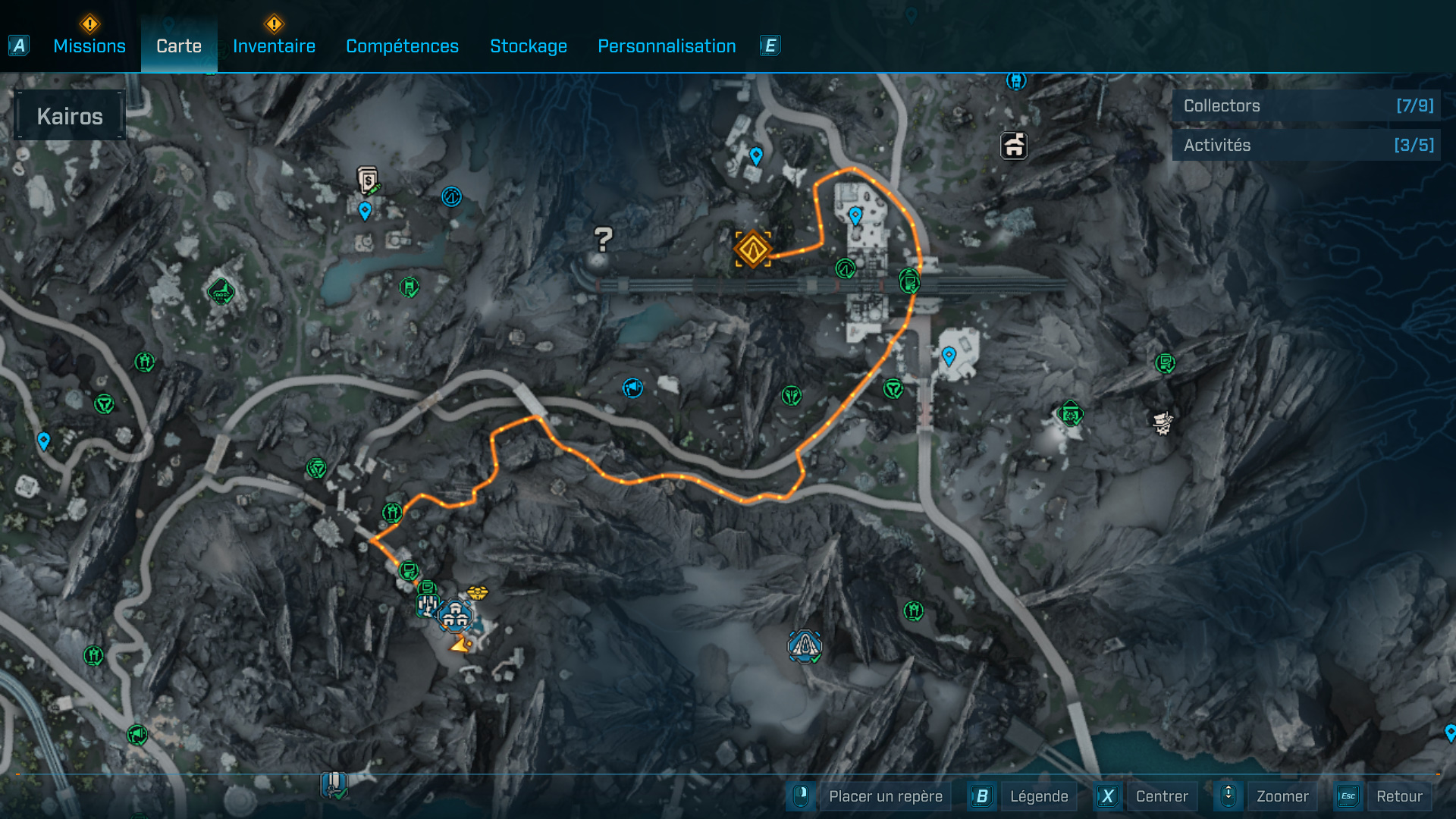
Task: Click the question mark undiscovered location marker
Action: [603, 240]
